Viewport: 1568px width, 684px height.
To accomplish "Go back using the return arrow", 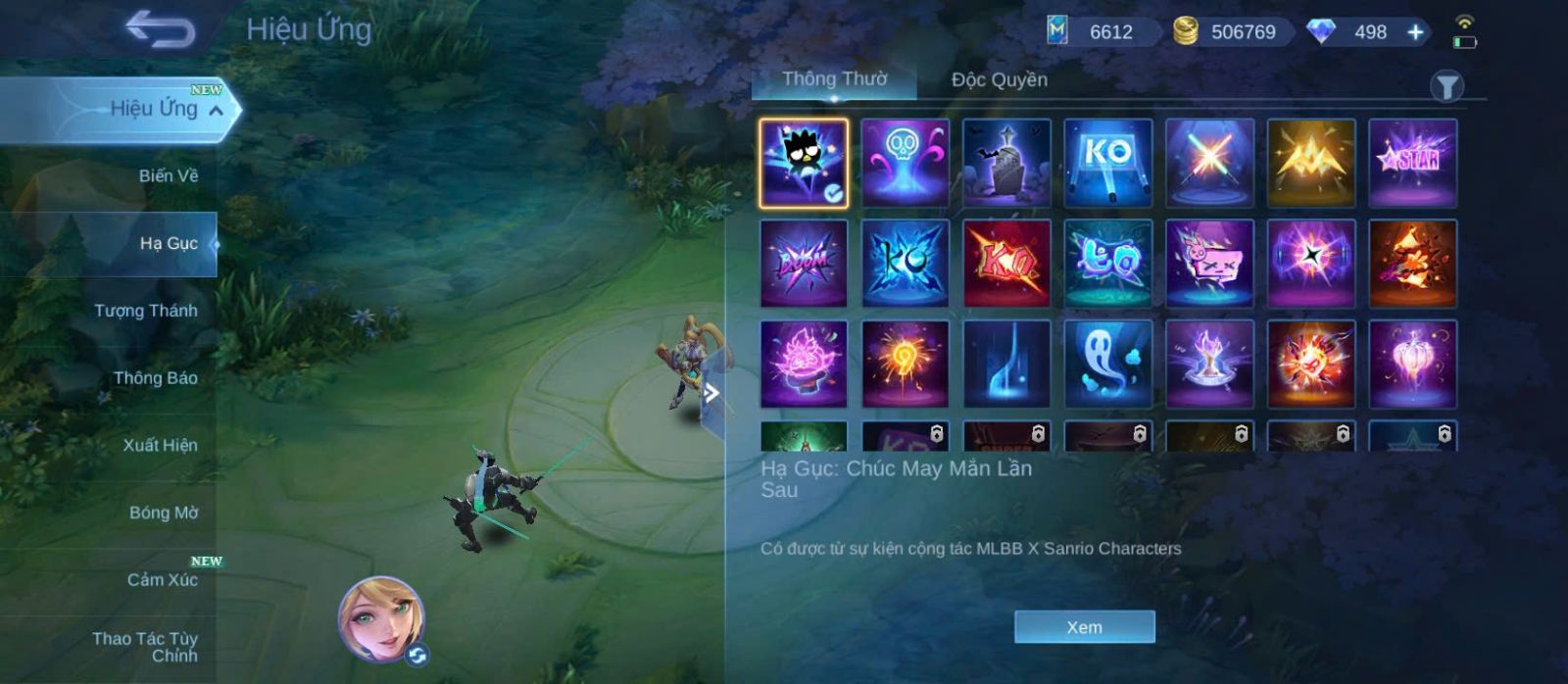I will pyautogui.click(x=160, y=29).
